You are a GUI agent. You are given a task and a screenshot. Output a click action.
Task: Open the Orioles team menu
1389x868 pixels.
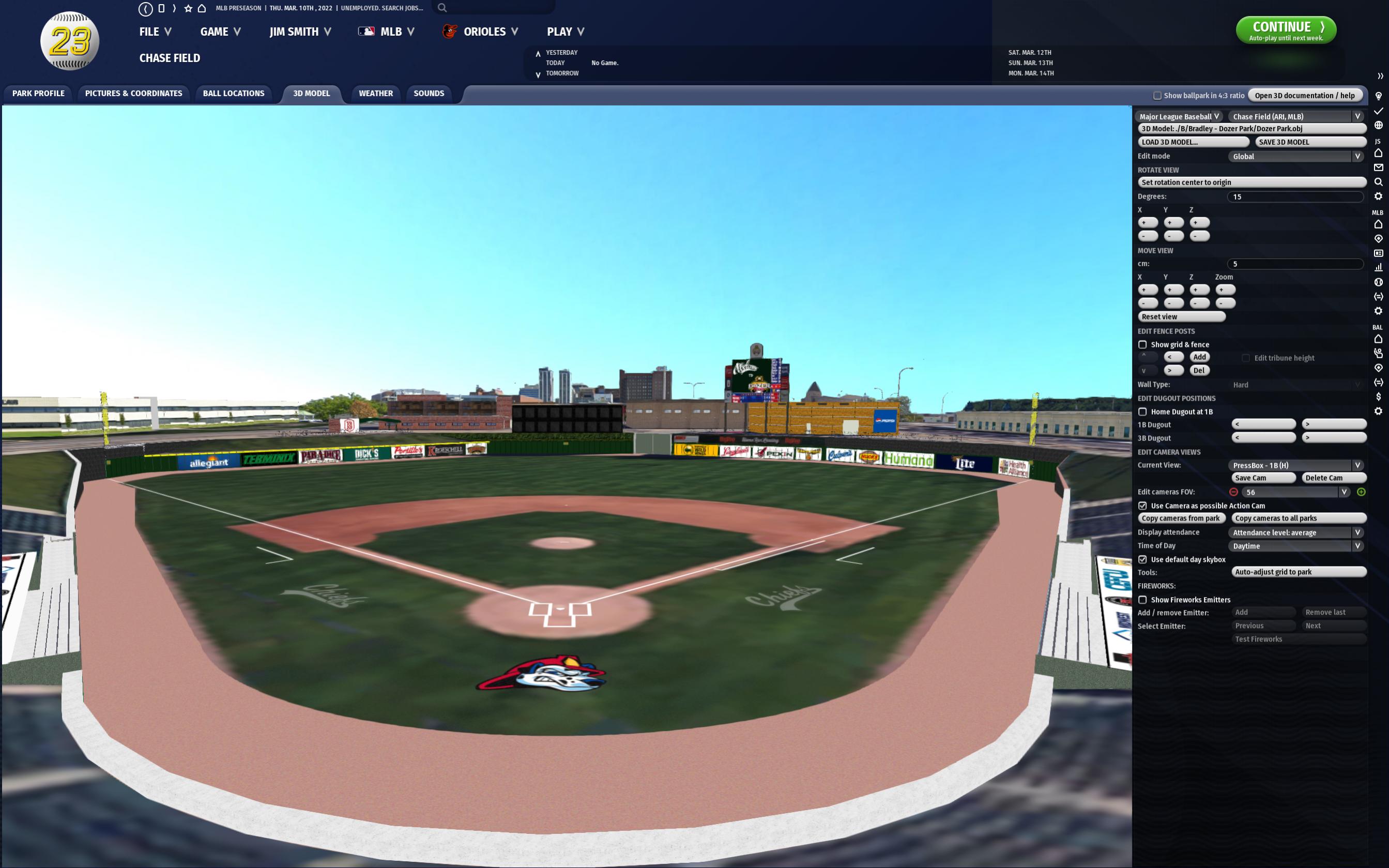click(x=484, y=32)
